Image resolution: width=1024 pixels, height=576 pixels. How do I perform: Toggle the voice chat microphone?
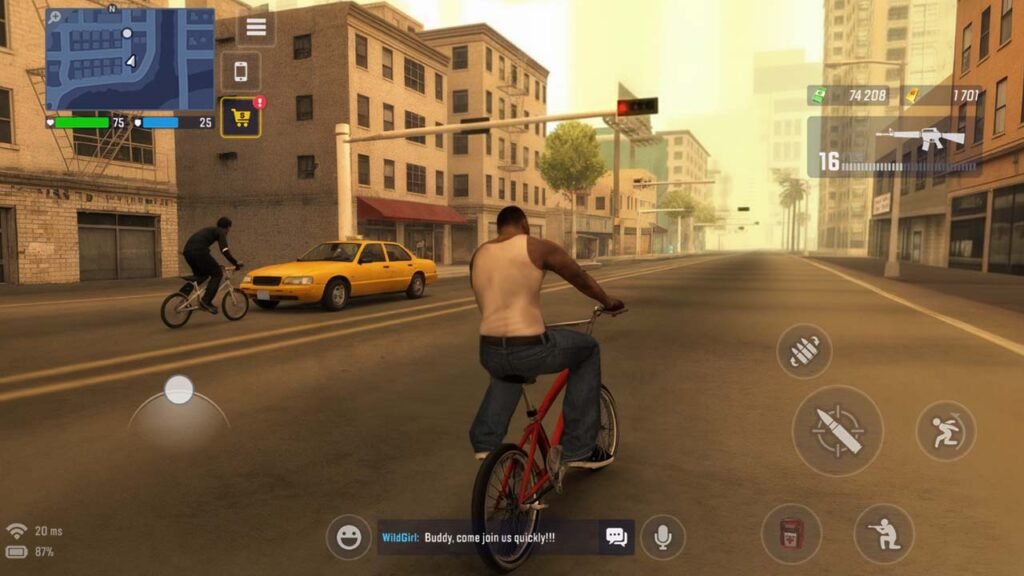[662, 537]
